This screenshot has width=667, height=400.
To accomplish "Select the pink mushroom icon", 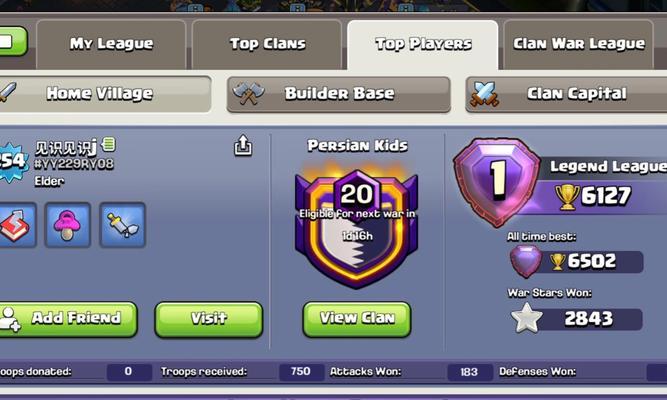I will click(x=68, y=225).
